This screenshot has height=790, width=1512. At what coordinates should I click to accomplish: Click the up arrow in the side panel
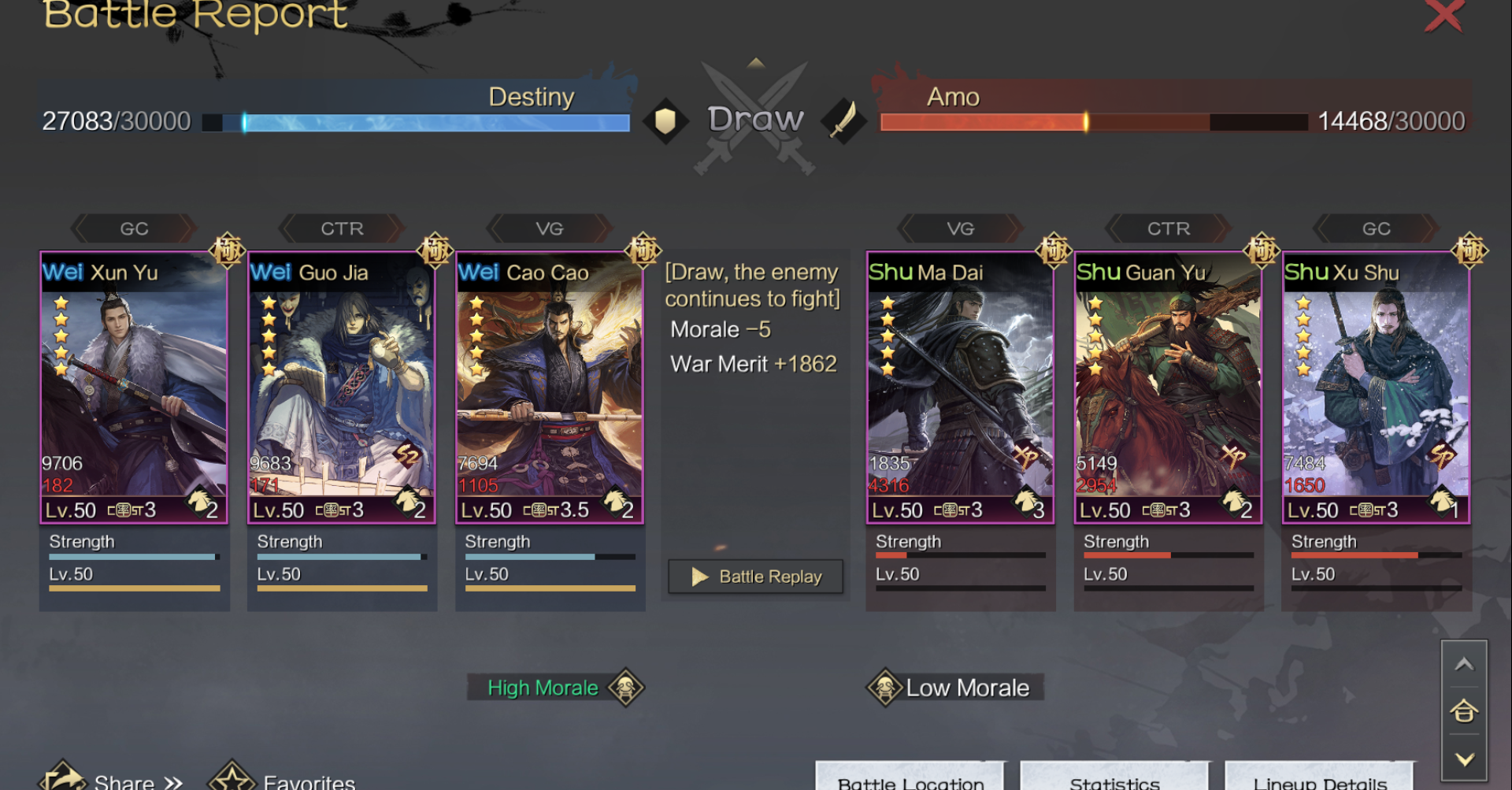[x=1464, y=664]
